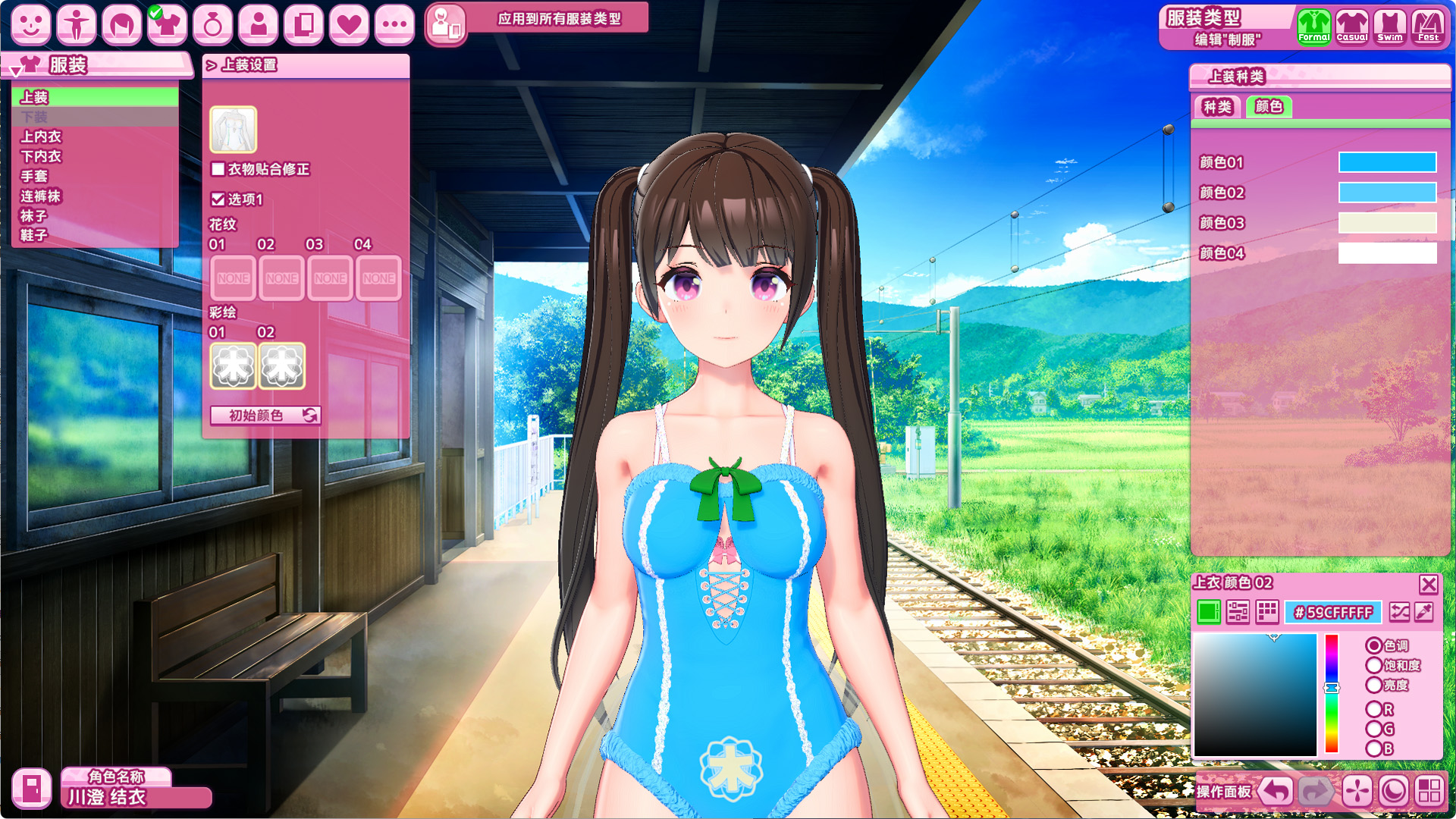
Task: Reset with the 初始颜色 button
Action: [265, 416]
